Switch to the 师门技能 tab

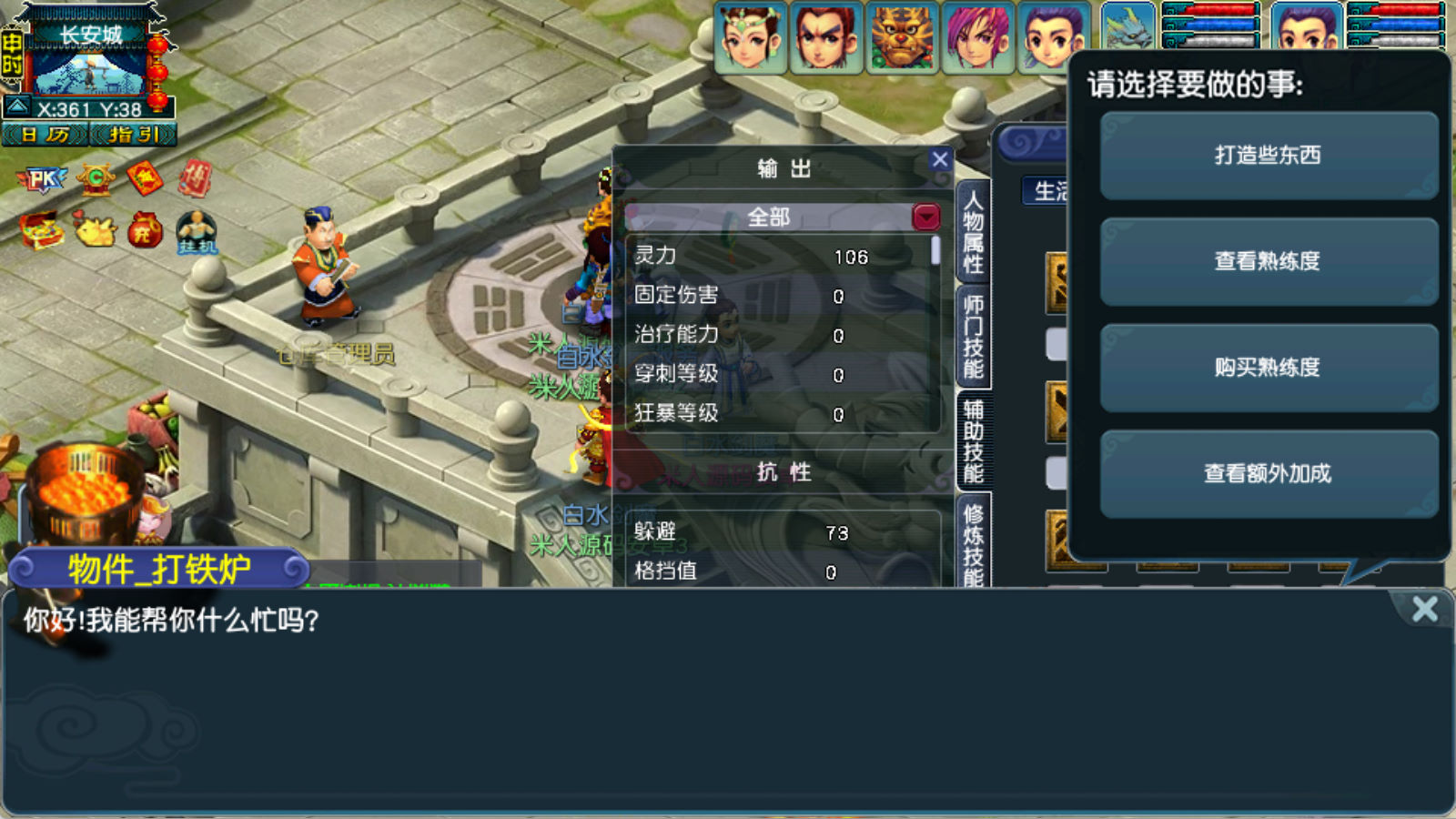(973, 337)
